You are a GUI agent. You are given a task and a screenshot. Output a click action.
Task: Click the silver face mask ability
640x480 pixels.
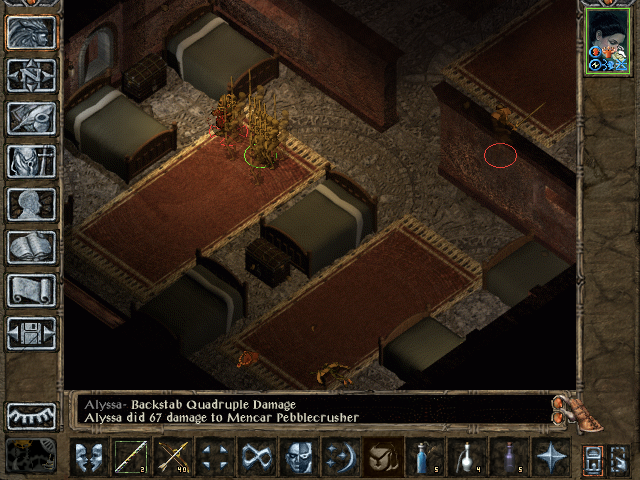[298, 458]
